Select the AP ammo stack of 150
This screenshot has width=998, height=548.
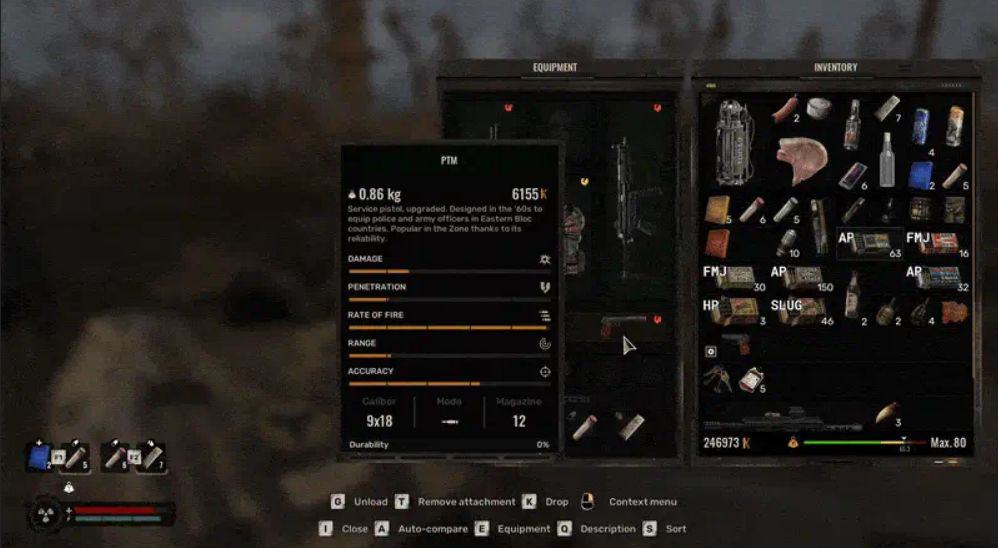[x=802, y=277]
